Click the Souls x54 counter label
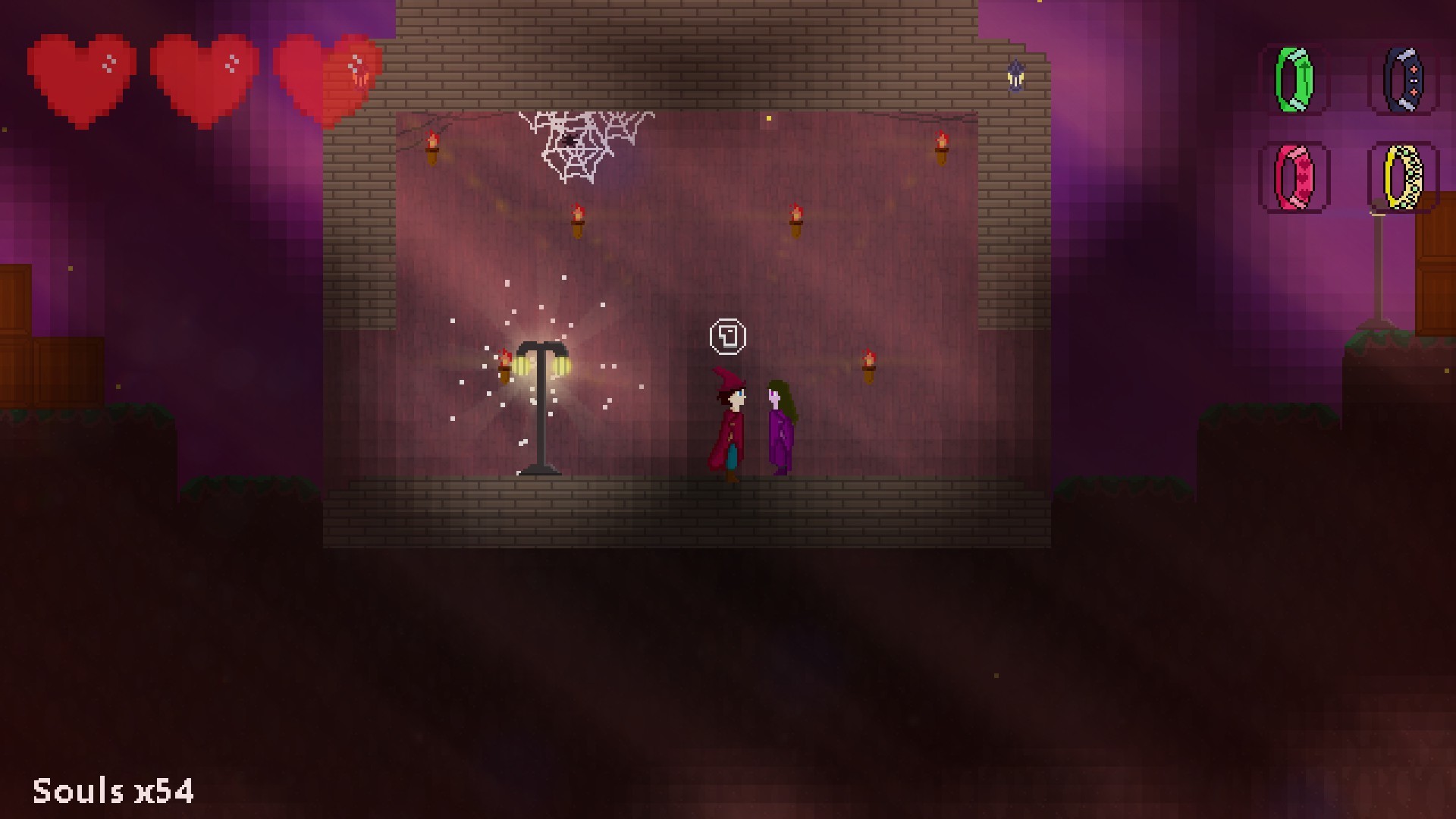The image size is (1456, 819). [x=112, y=790]
